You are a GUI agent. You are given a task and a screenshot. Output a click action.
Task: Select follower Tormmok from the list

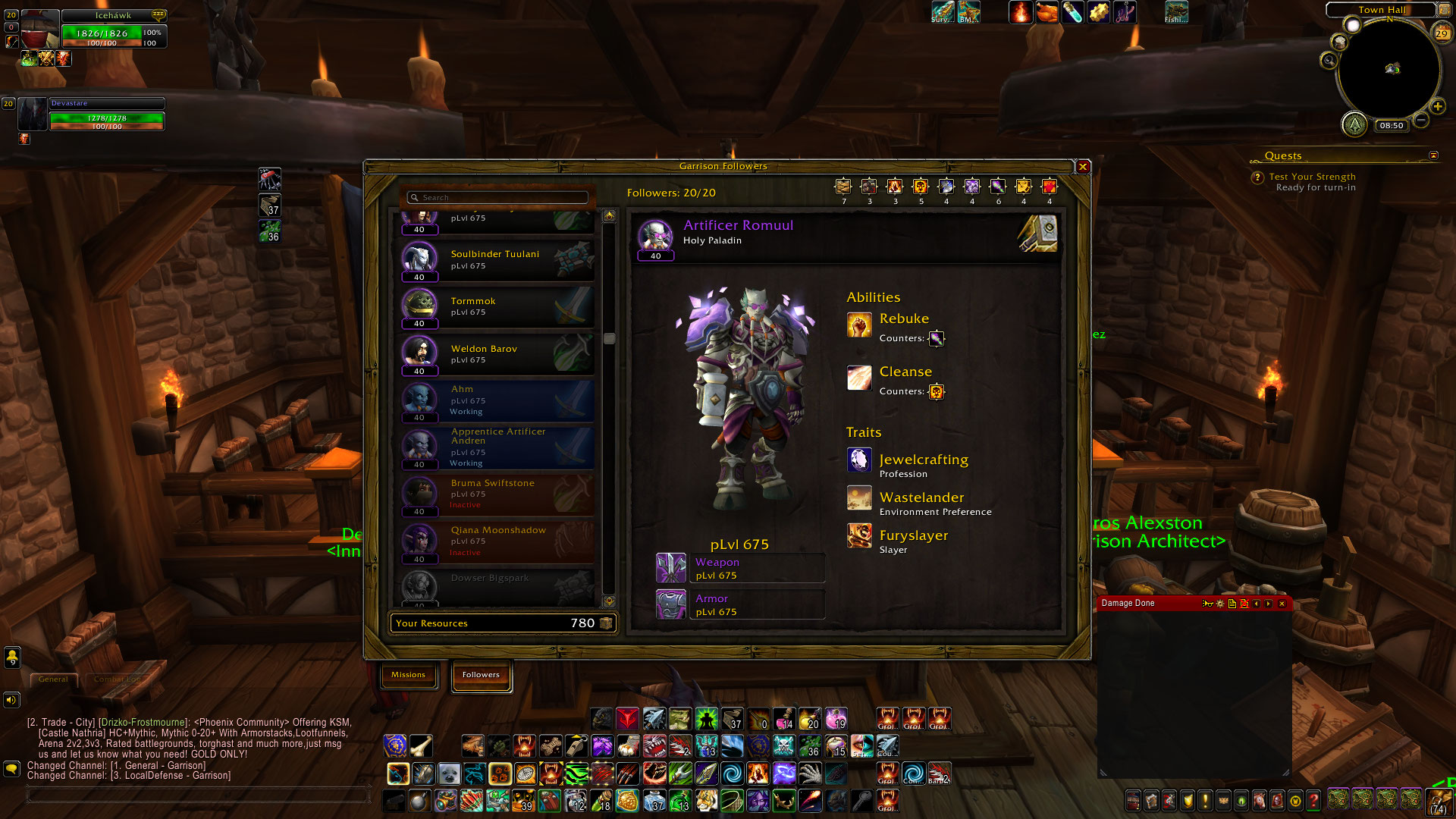click(497, 307)
